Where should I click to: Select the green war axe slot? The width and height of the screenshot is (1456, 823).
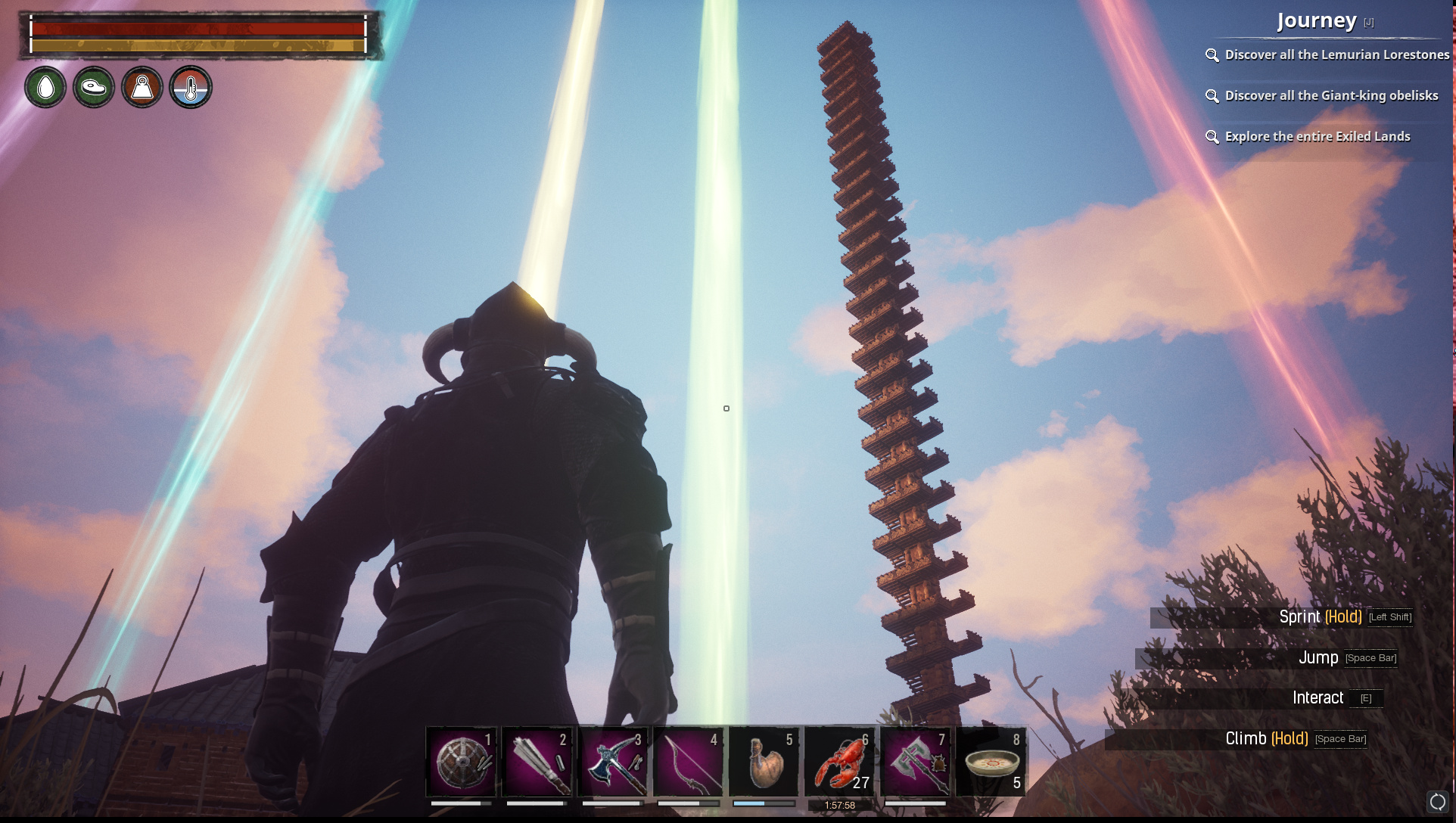[x=915, y=762]
